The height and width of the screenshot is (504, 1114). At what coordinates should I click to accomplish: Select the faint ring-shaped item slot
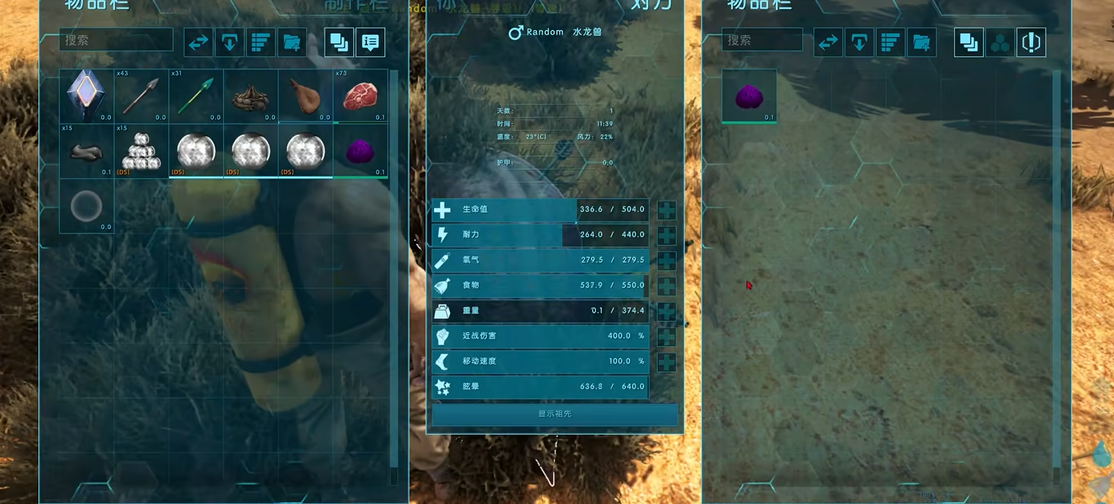click(x=86, y=206)
